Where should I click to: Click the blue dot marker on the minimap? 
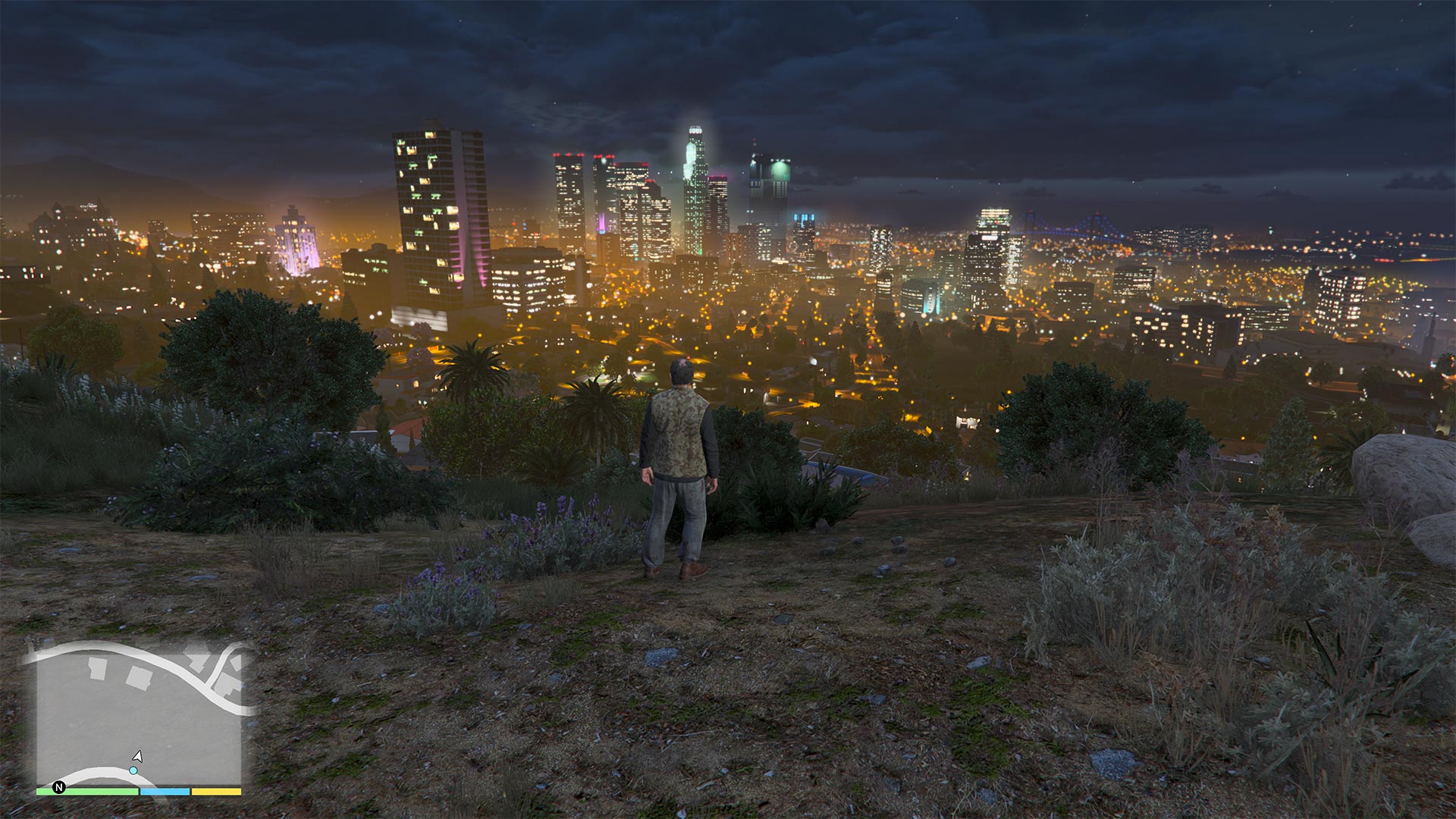pyautogui.click(x=133, y=770)
